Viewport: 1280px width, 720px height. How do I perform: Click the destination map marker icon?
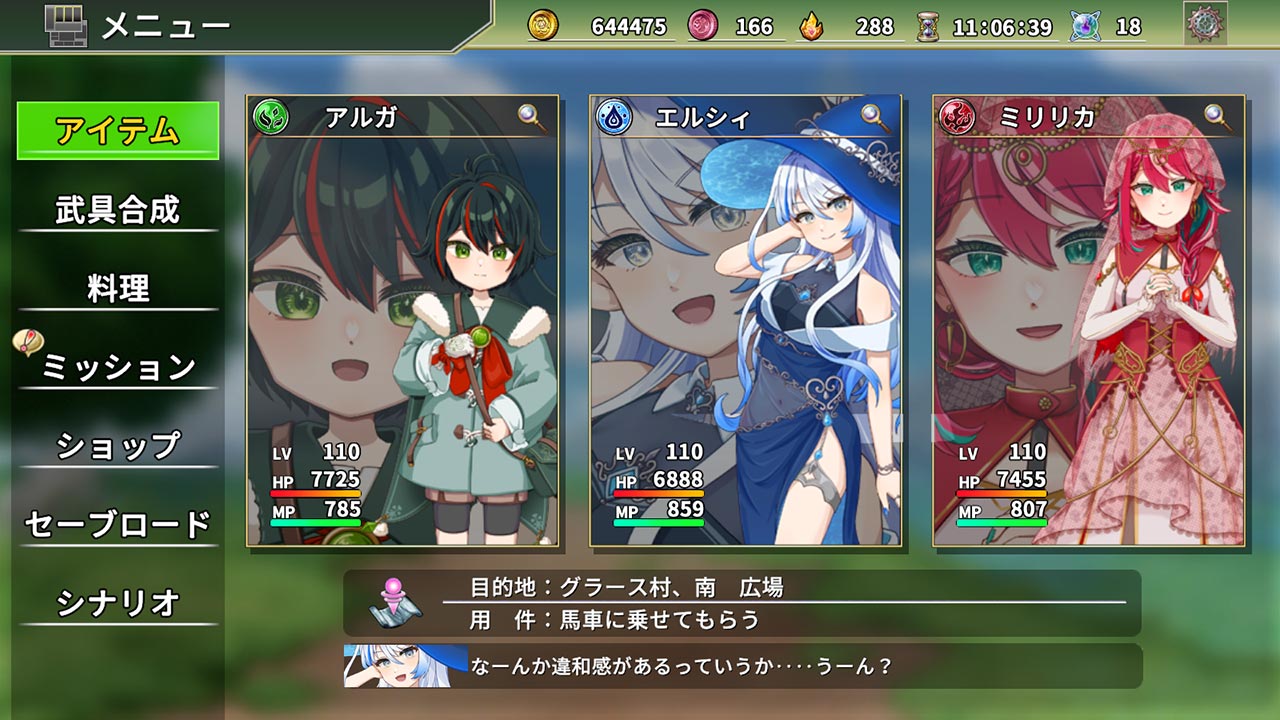(x=395, y=602)
